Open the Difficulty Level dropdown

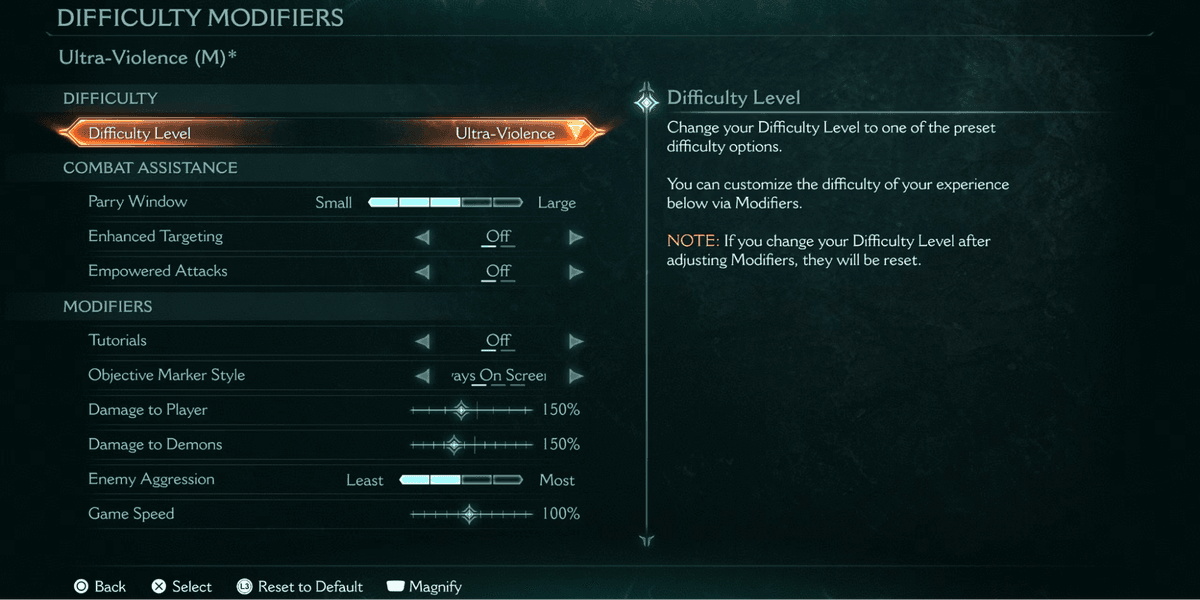(574, 133)
